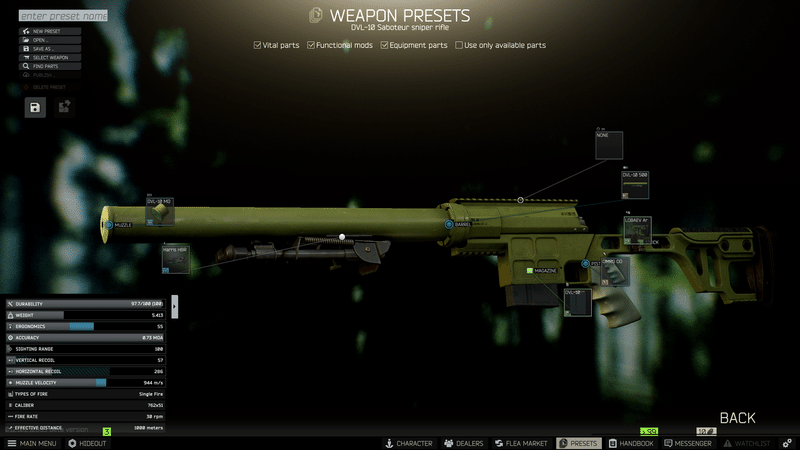The height and width of the screenshot is (450, 800).
Task: Create a new preset
Action: [50, 31]
